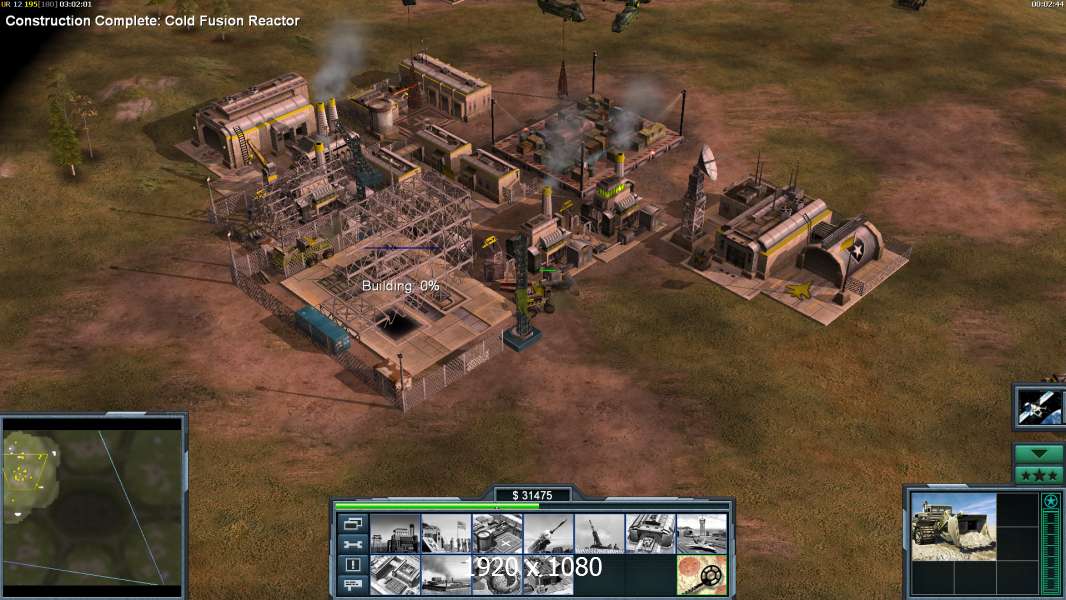Select the Barracks build icon with flag
1066x600 pixels.
tap(446, 534)
